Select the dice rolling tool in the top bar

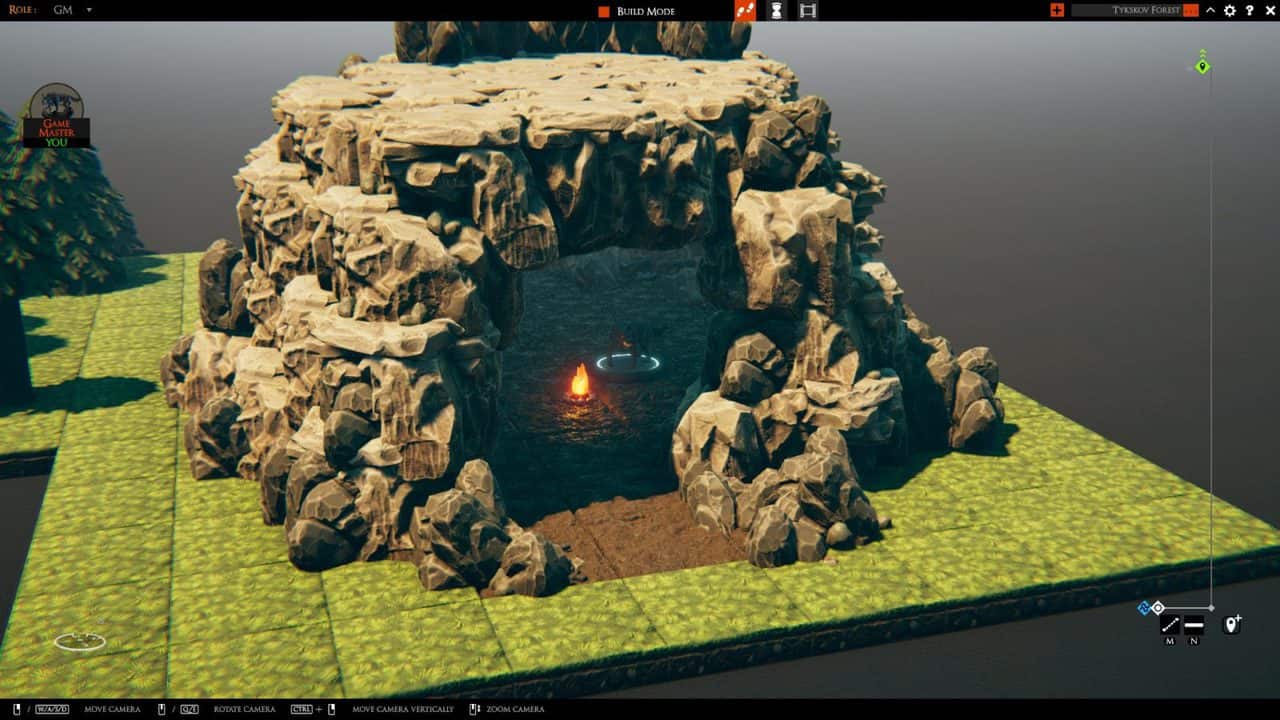pyautogui.click(x=744, y=11)
